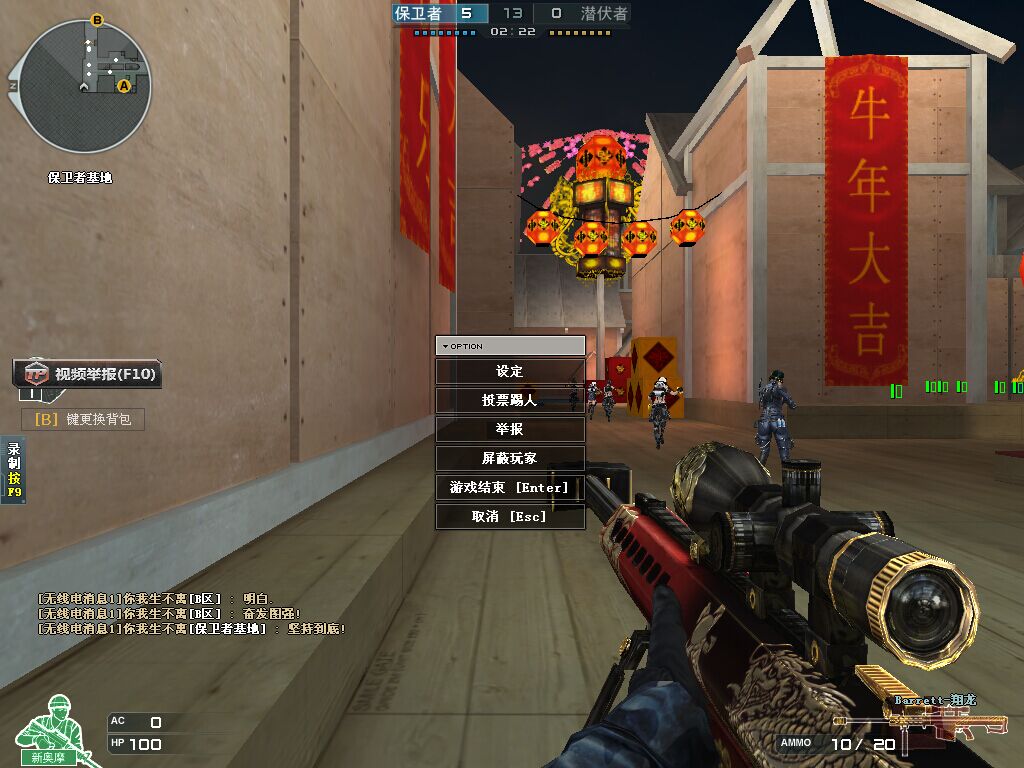Cancel the option menu with 取消

[x=510, y=516]
